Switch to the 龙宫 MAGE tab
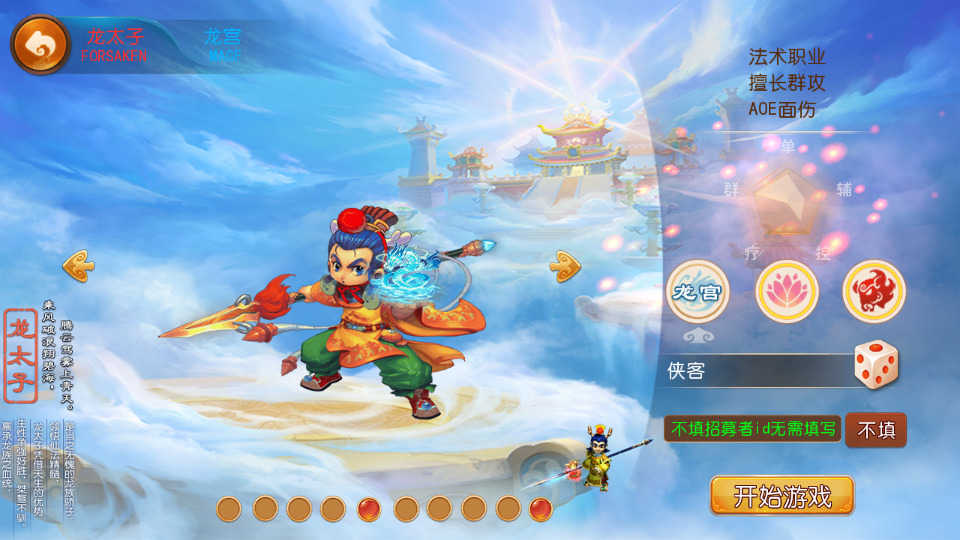The width and height of the screenshot is (960, 540). [223, 45]
